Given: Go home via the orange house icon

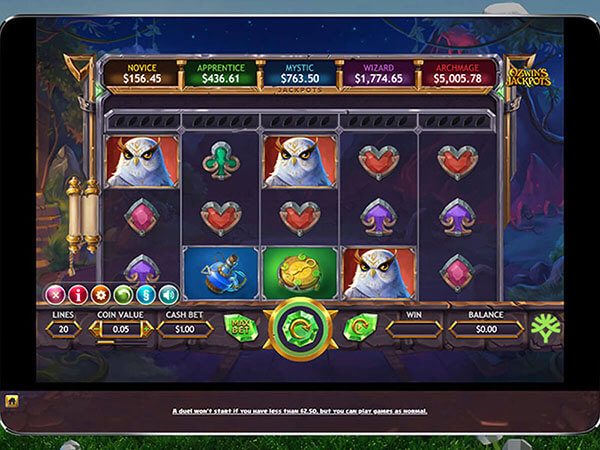Looking at the screenshot, I should pyautogui.click(x=13, y=401).
